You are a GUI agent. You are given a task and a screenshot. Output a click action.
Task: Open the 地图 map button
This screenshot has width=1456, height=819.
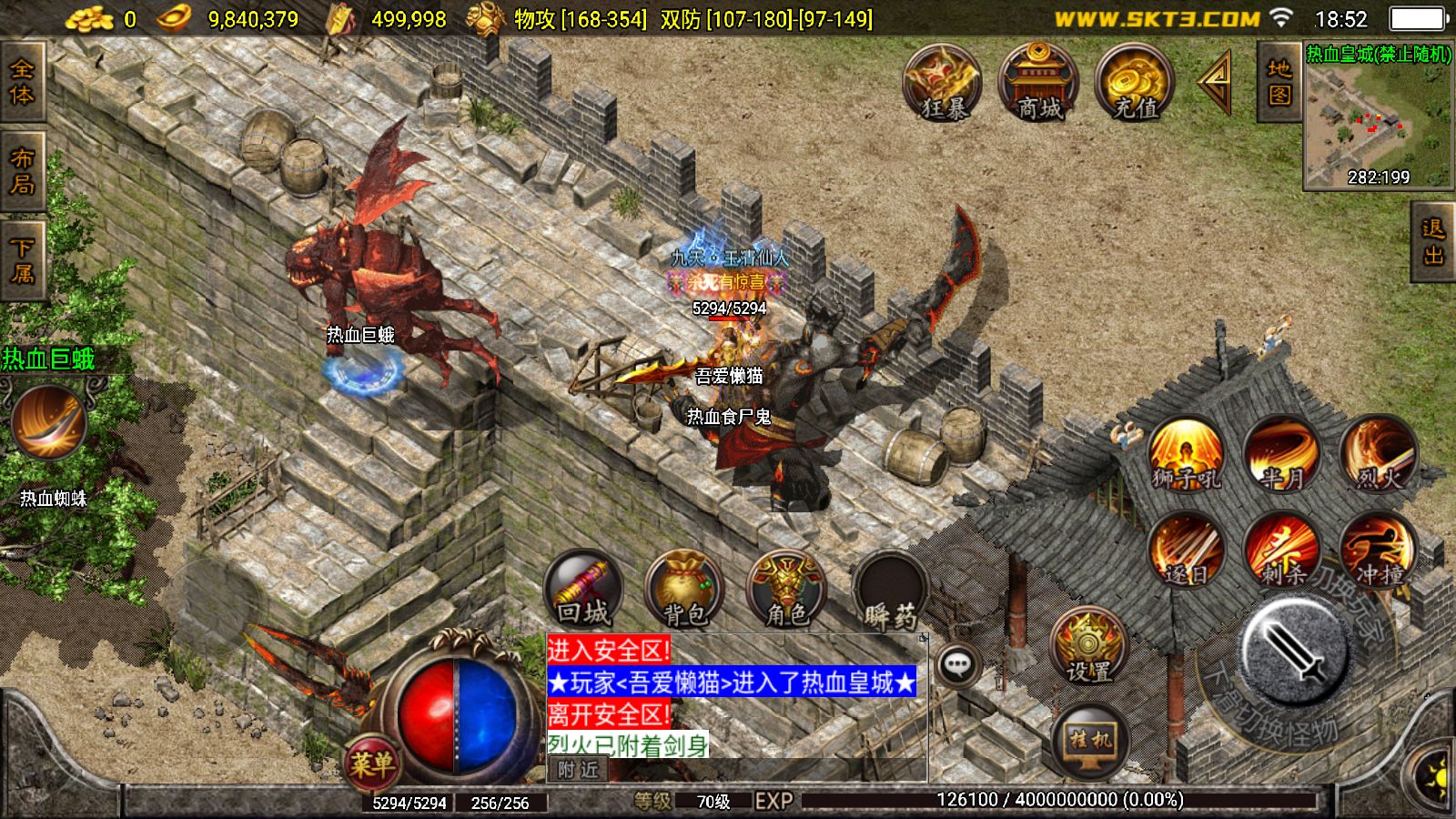click(x=1279, y=82)
